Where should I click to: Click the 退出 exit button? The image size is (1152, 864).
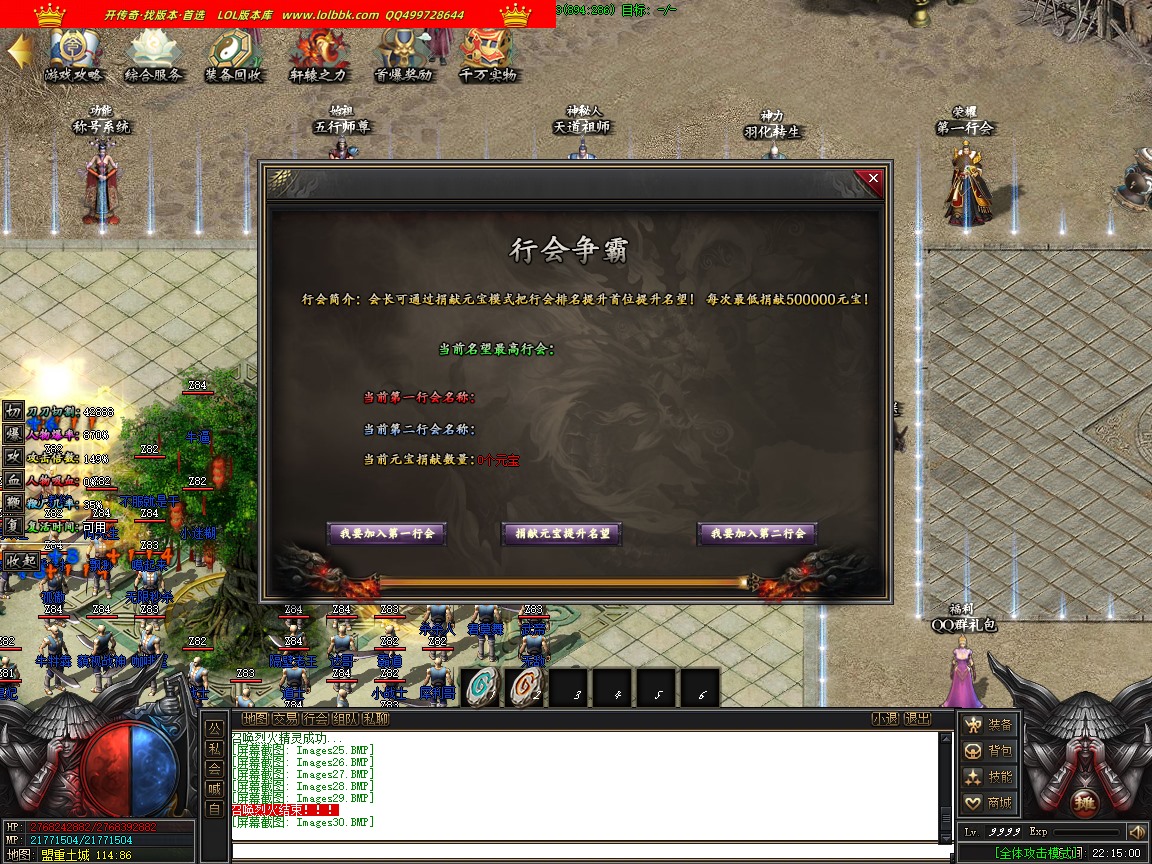click(x=917, y=719)
